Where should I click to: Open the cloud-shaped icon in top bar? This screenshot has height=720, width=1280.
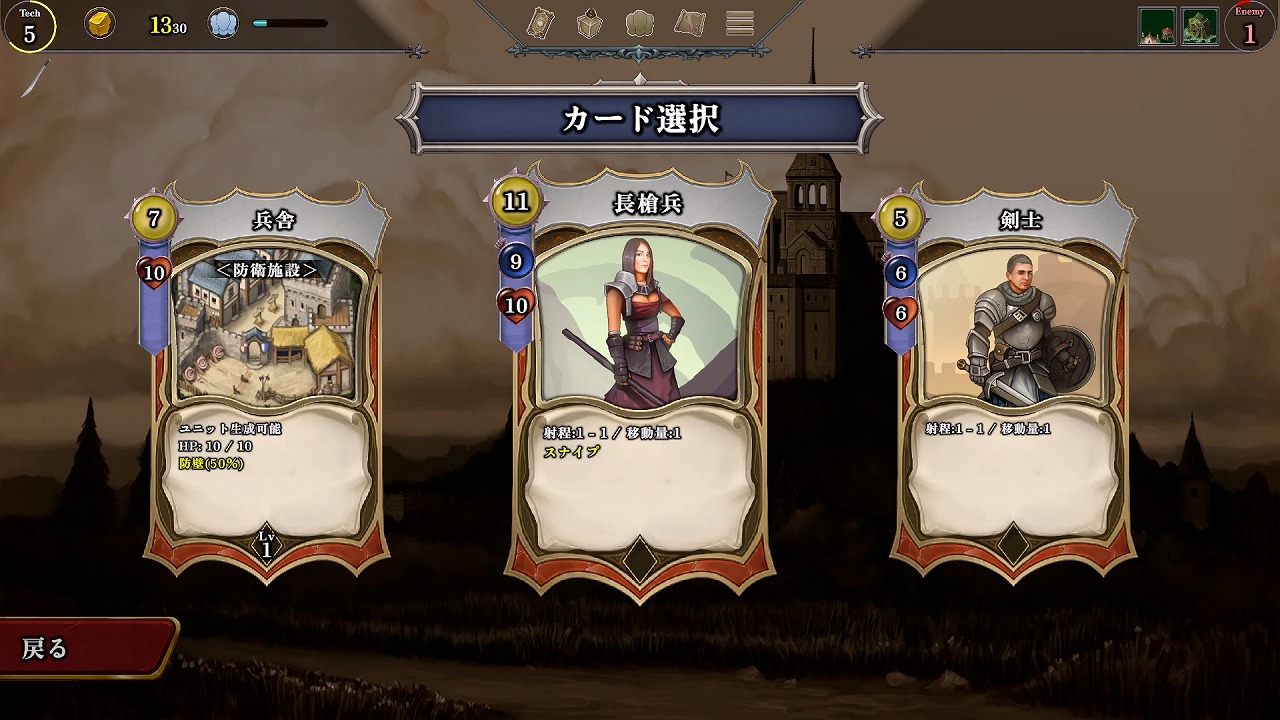click(x=640, y=23)
